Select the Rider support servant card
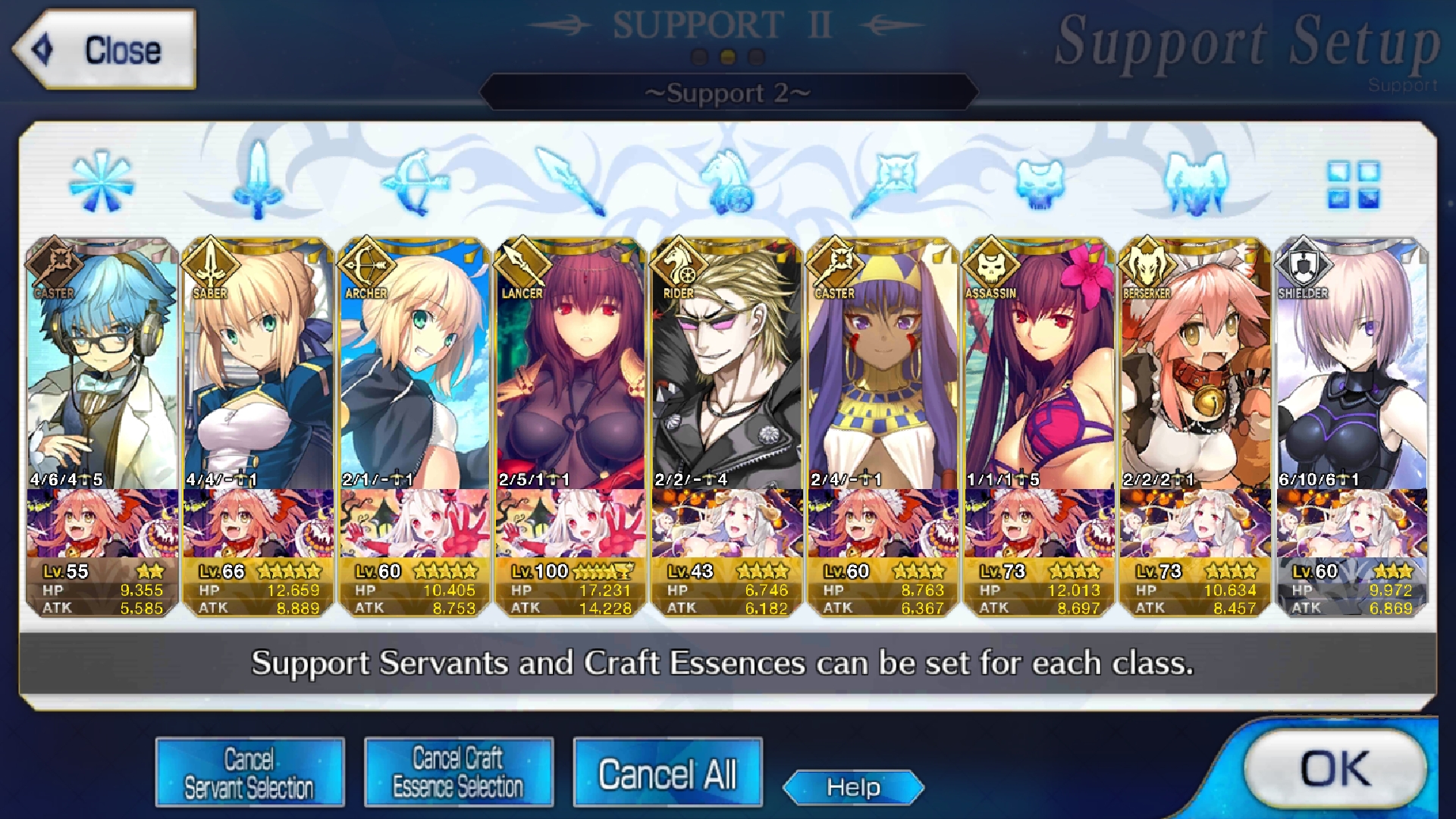Viewport: 1456px width, 819px height. (727, 364)
